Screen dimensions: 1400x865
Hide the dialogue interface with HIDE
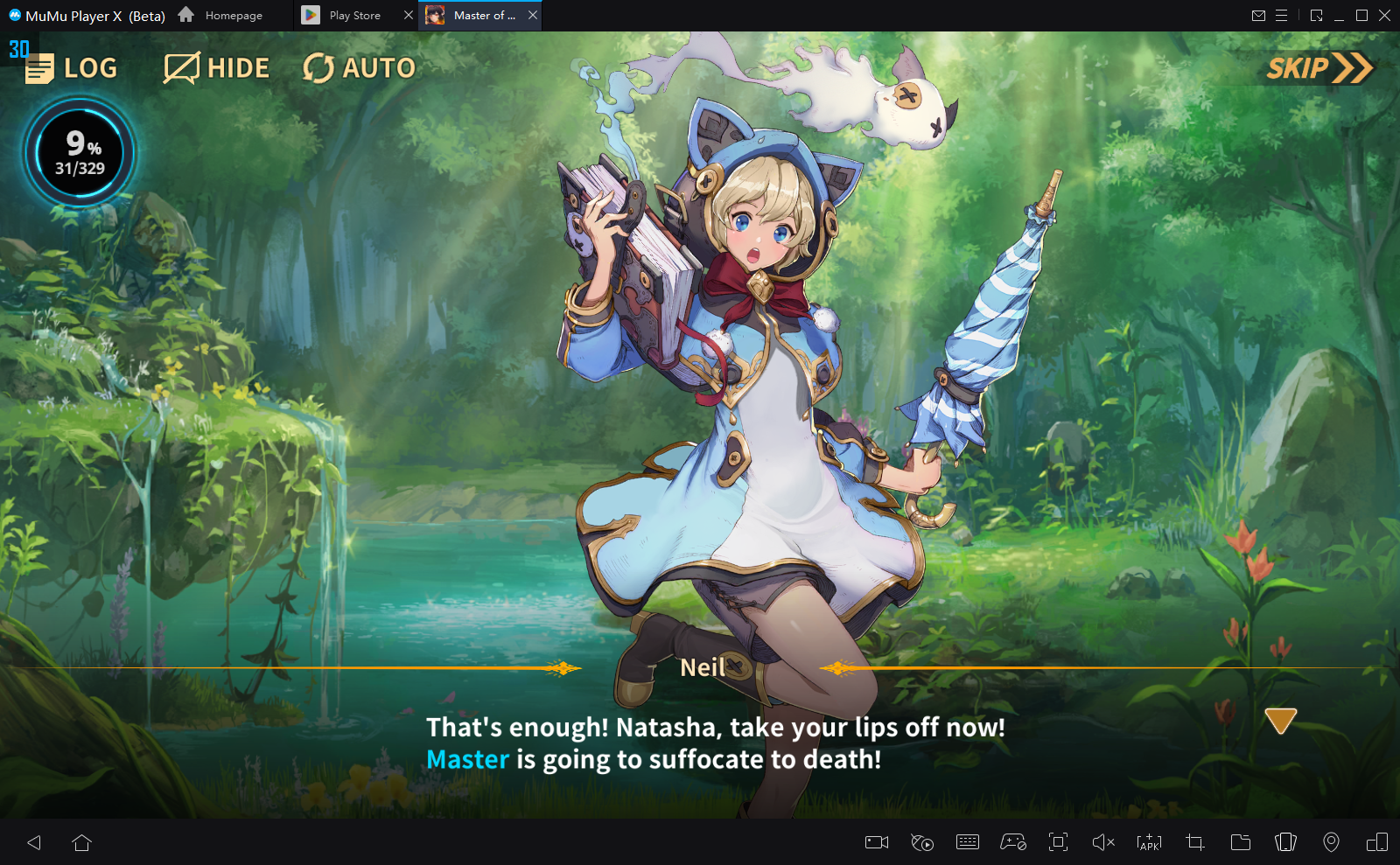click(x=216, y=68)
